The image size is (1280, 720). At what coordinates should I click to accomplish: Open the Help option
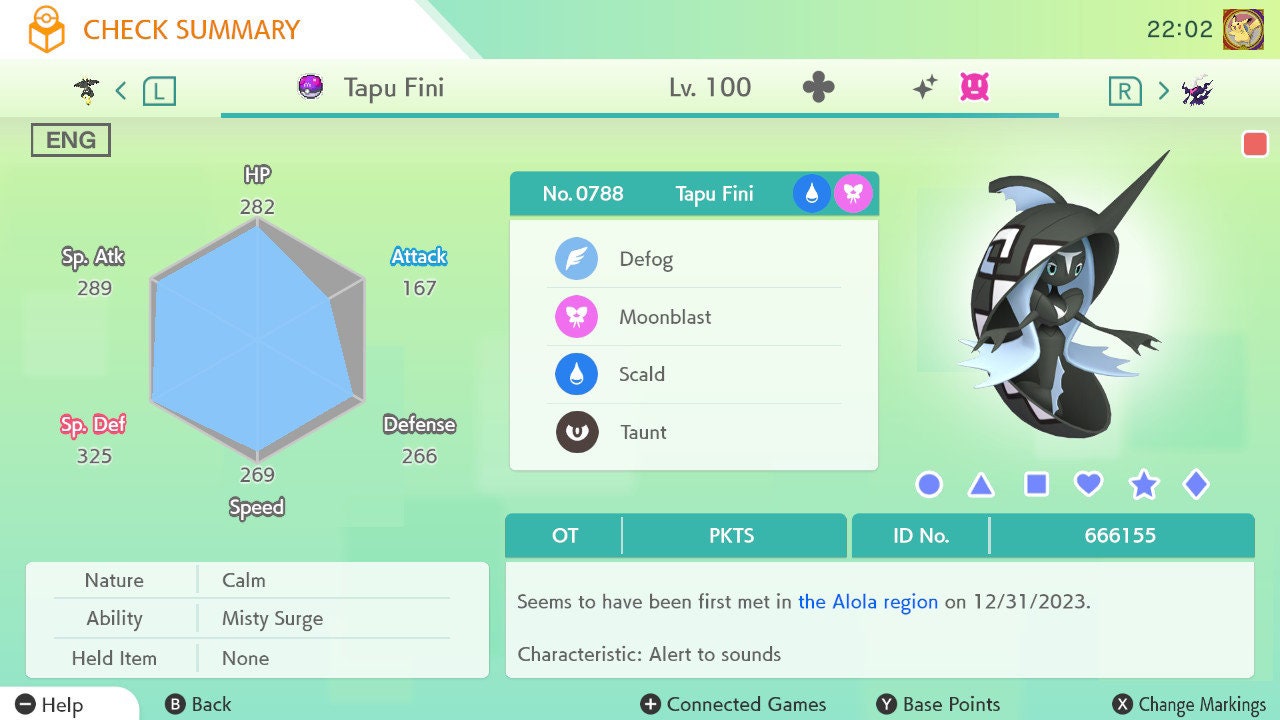pyautogui.click(x=50, y=704)
